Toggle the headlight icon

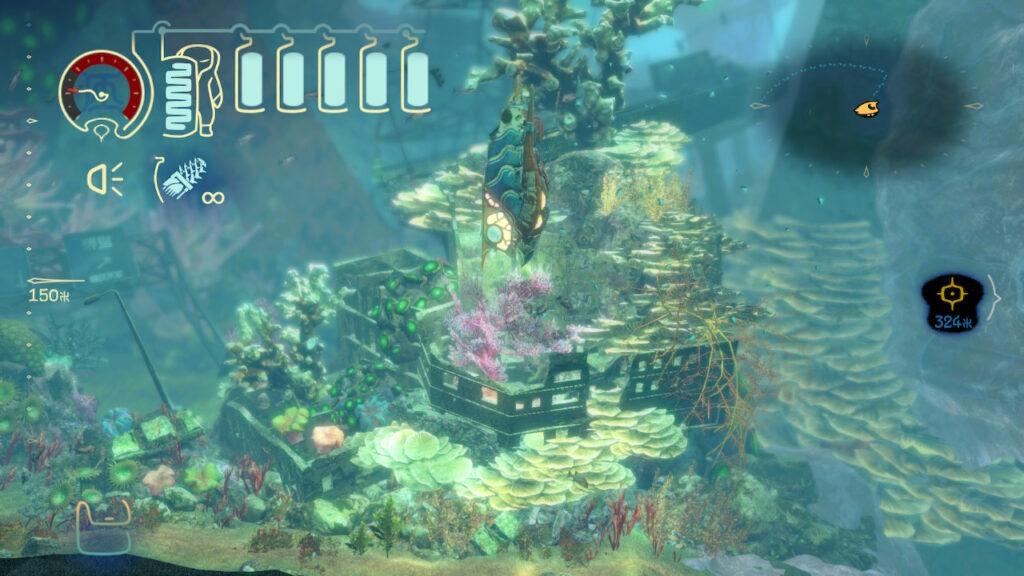point(103,179)
